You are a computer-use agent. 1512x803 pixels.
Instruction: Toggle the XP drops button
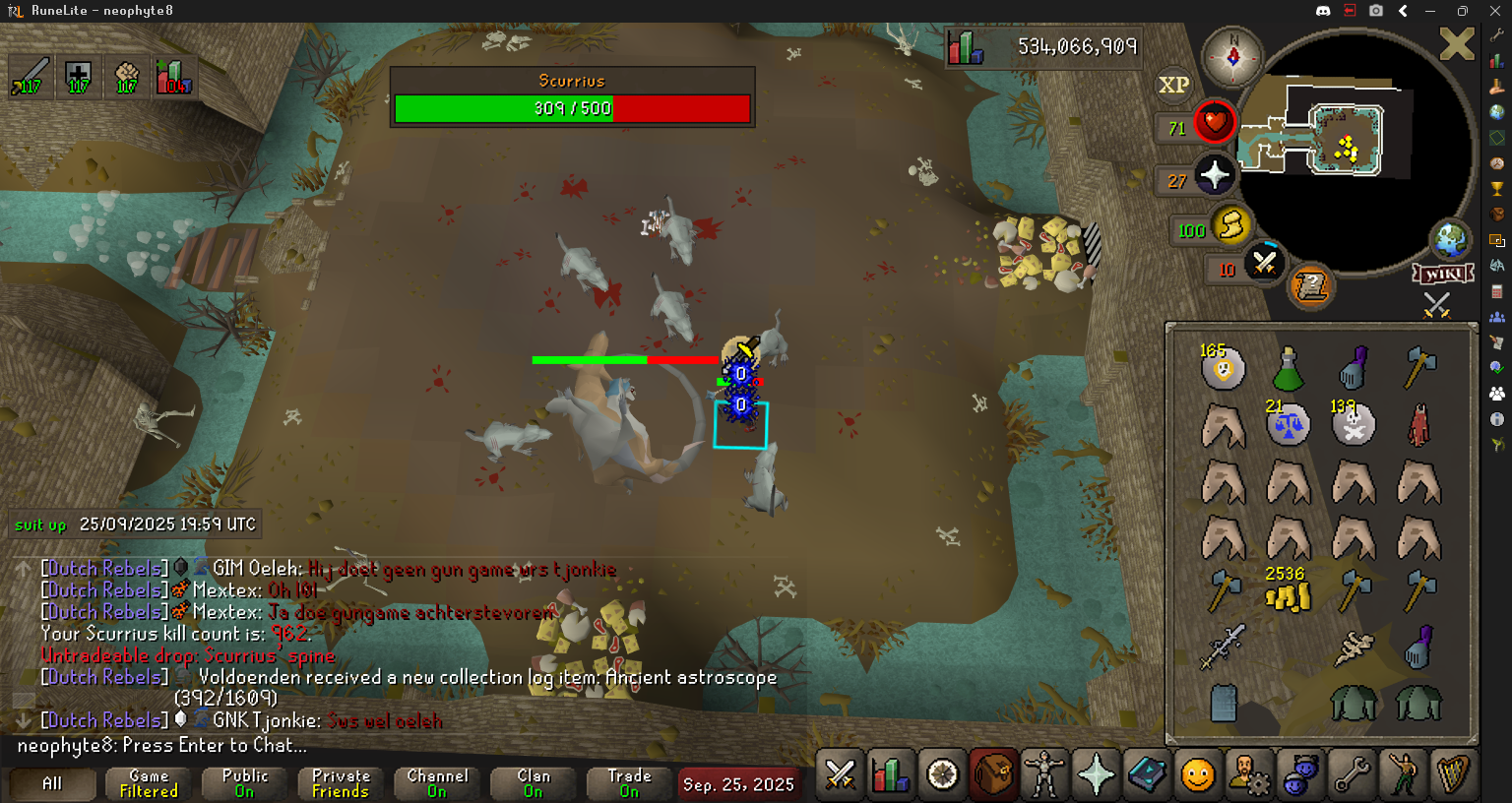[1173, 86]
